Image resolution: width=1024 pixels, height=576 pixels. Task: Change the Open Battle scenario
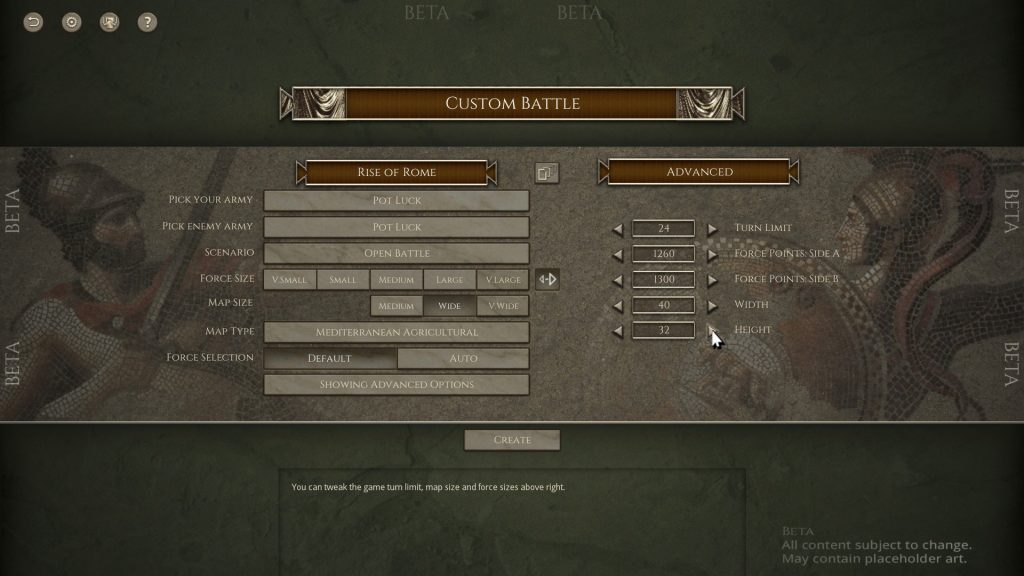tap(396, 253)
